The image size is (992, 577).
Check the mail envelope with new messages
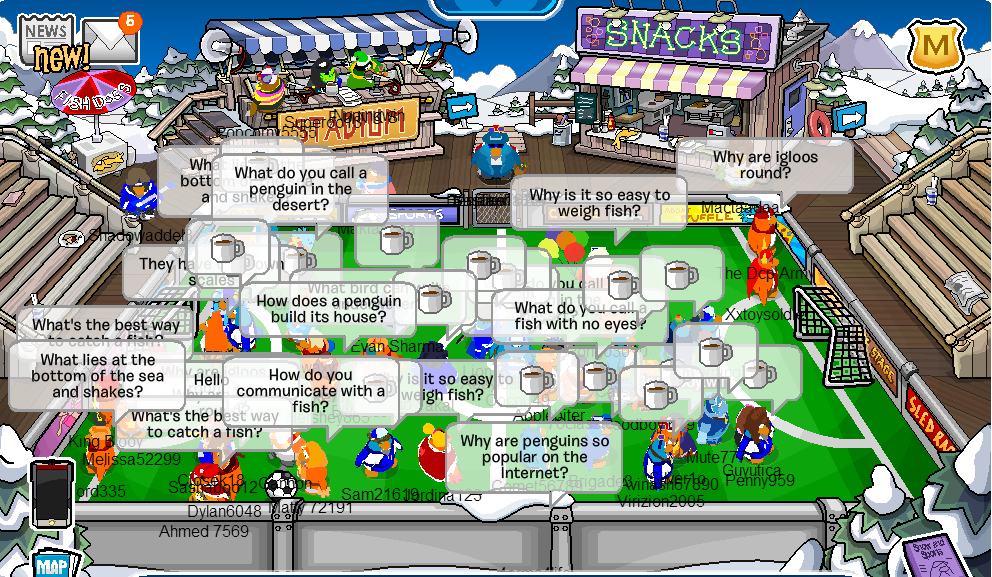(x=110, y=40)
